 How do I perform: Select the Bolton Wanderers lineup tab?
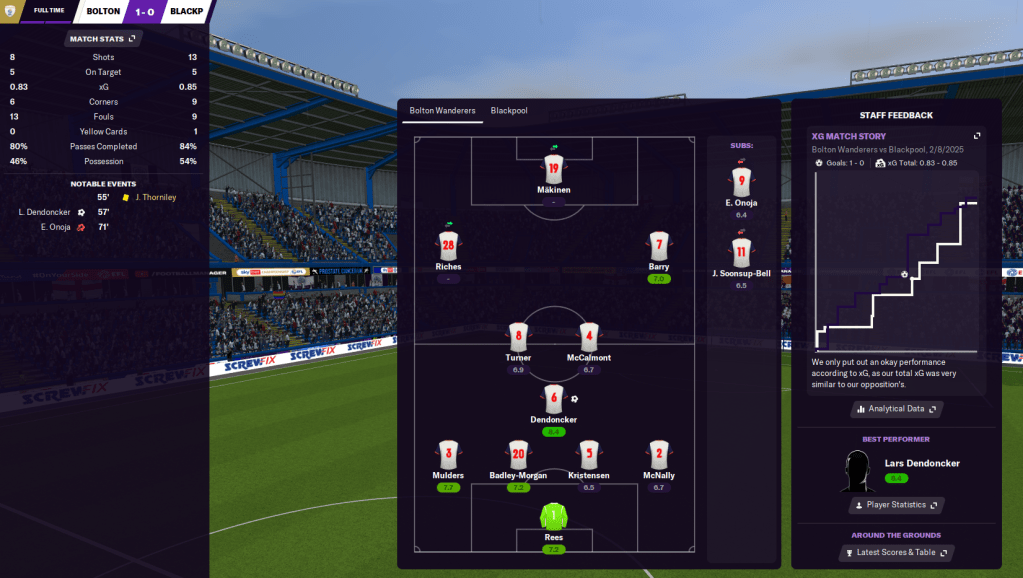tap(442, 111)
